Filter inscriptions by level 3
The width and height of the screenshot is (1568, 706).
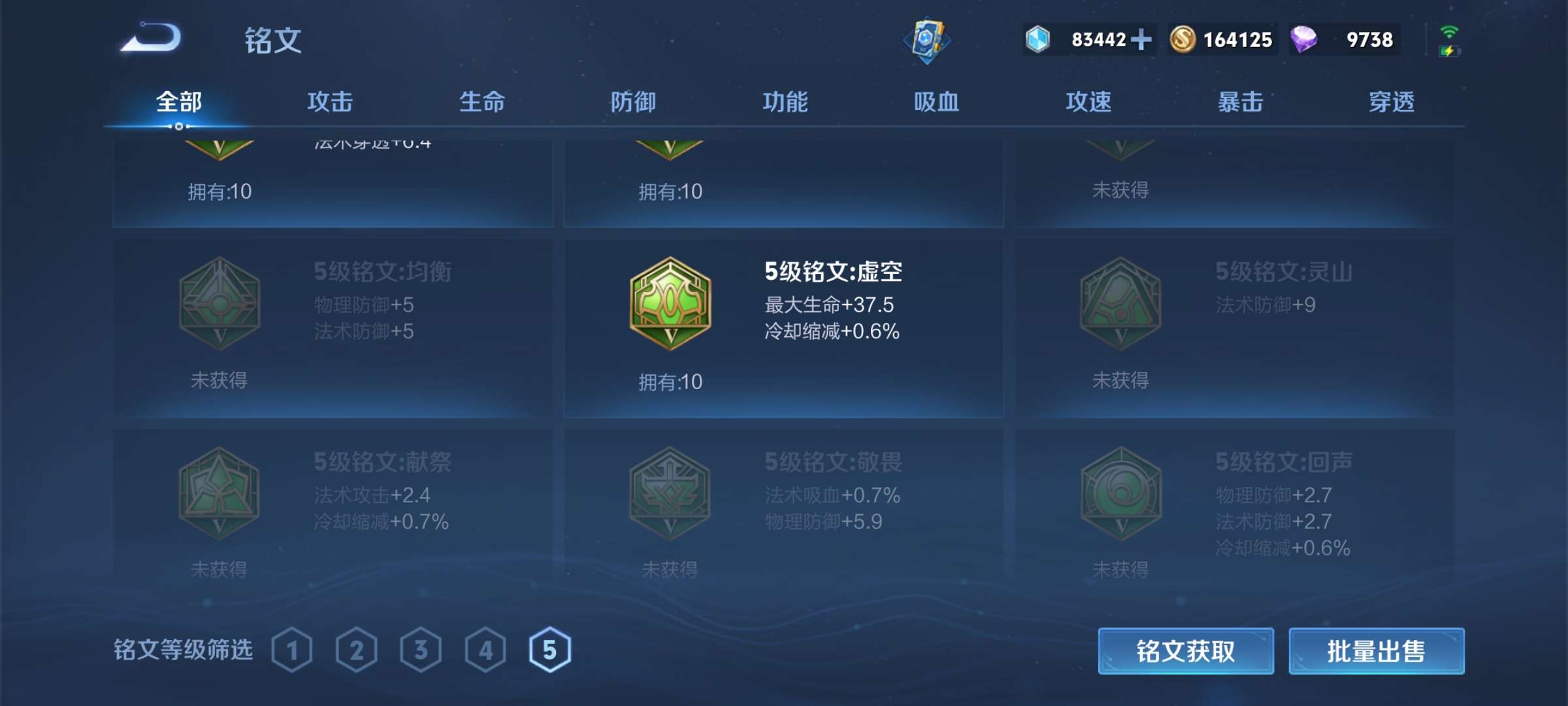tap(421, 650)
